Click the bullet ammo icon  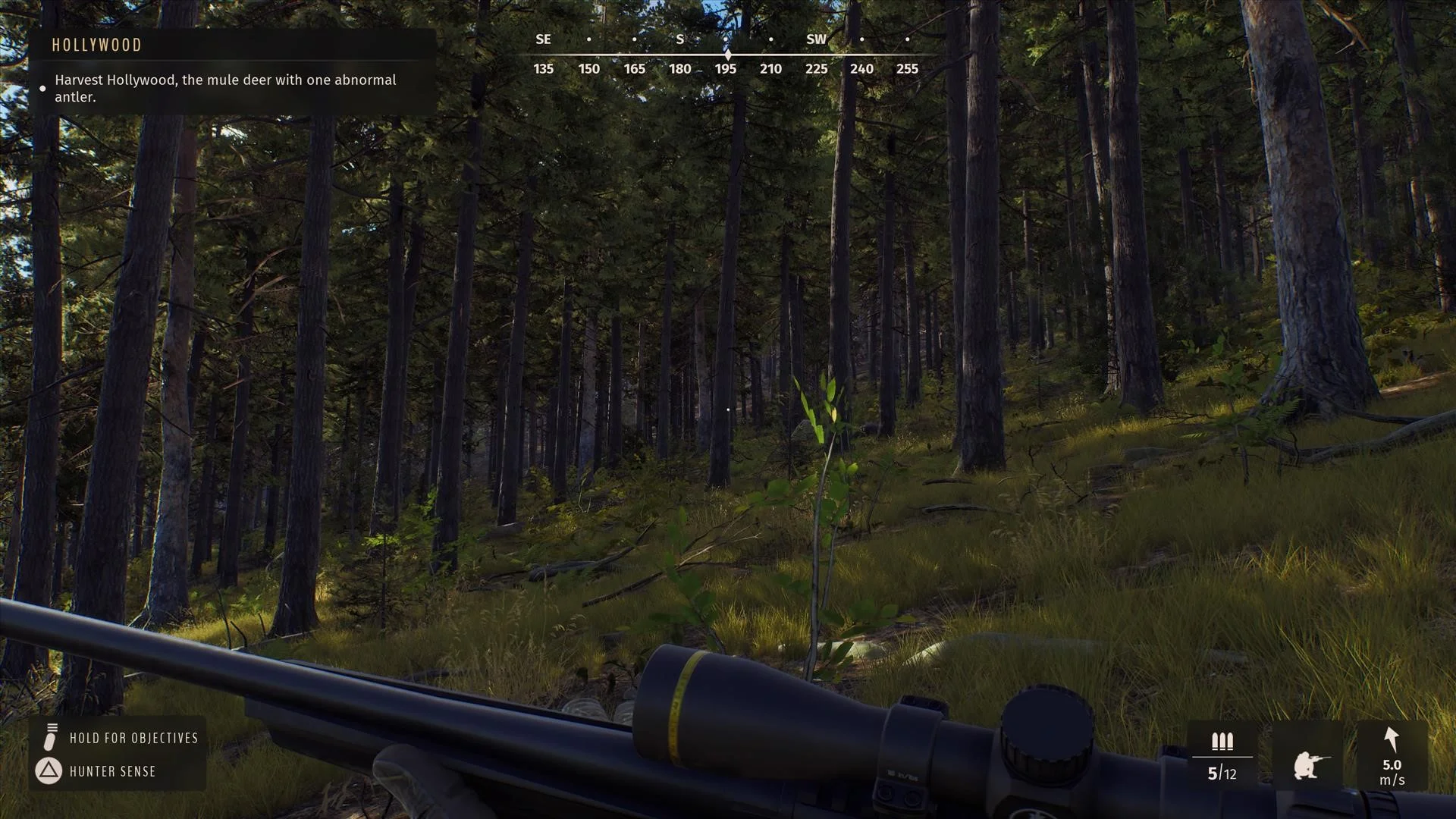pos(1222,742)
